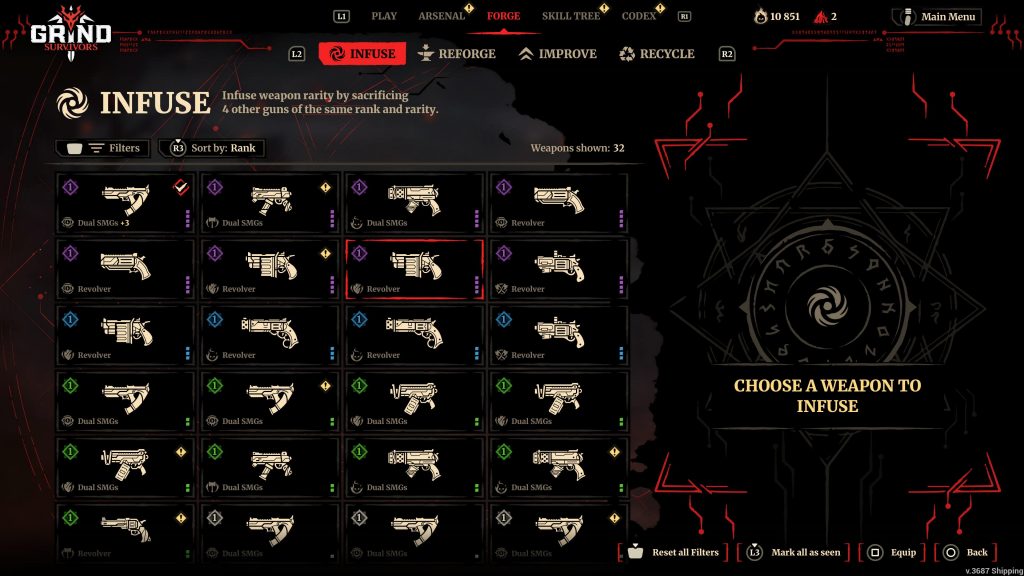
Task: Open the Codex tab
Action: [639, 16]
